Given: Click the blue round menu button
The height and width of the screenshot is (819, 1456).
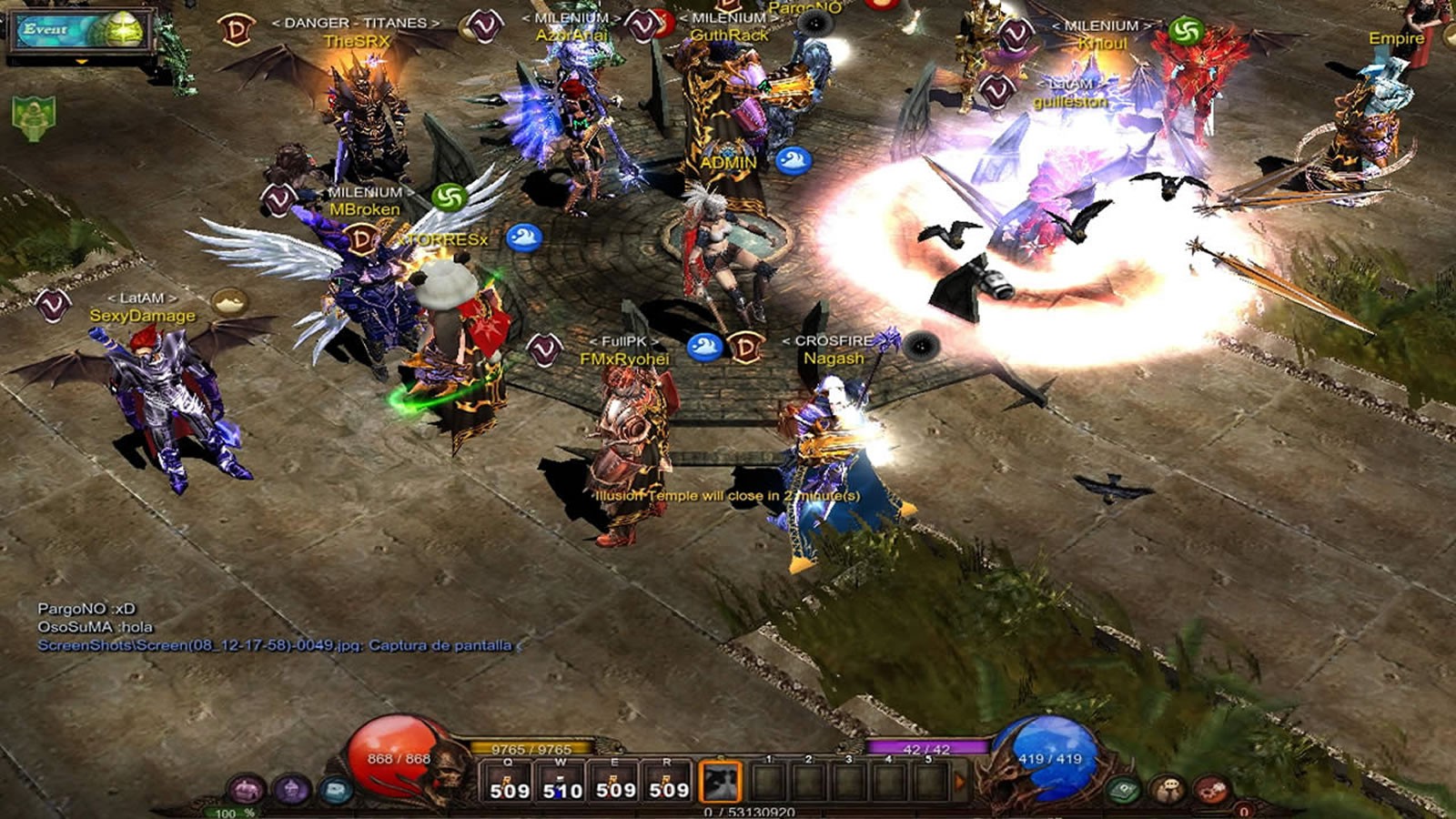Looking at the screenshot, I should click(x=336, y=790).
